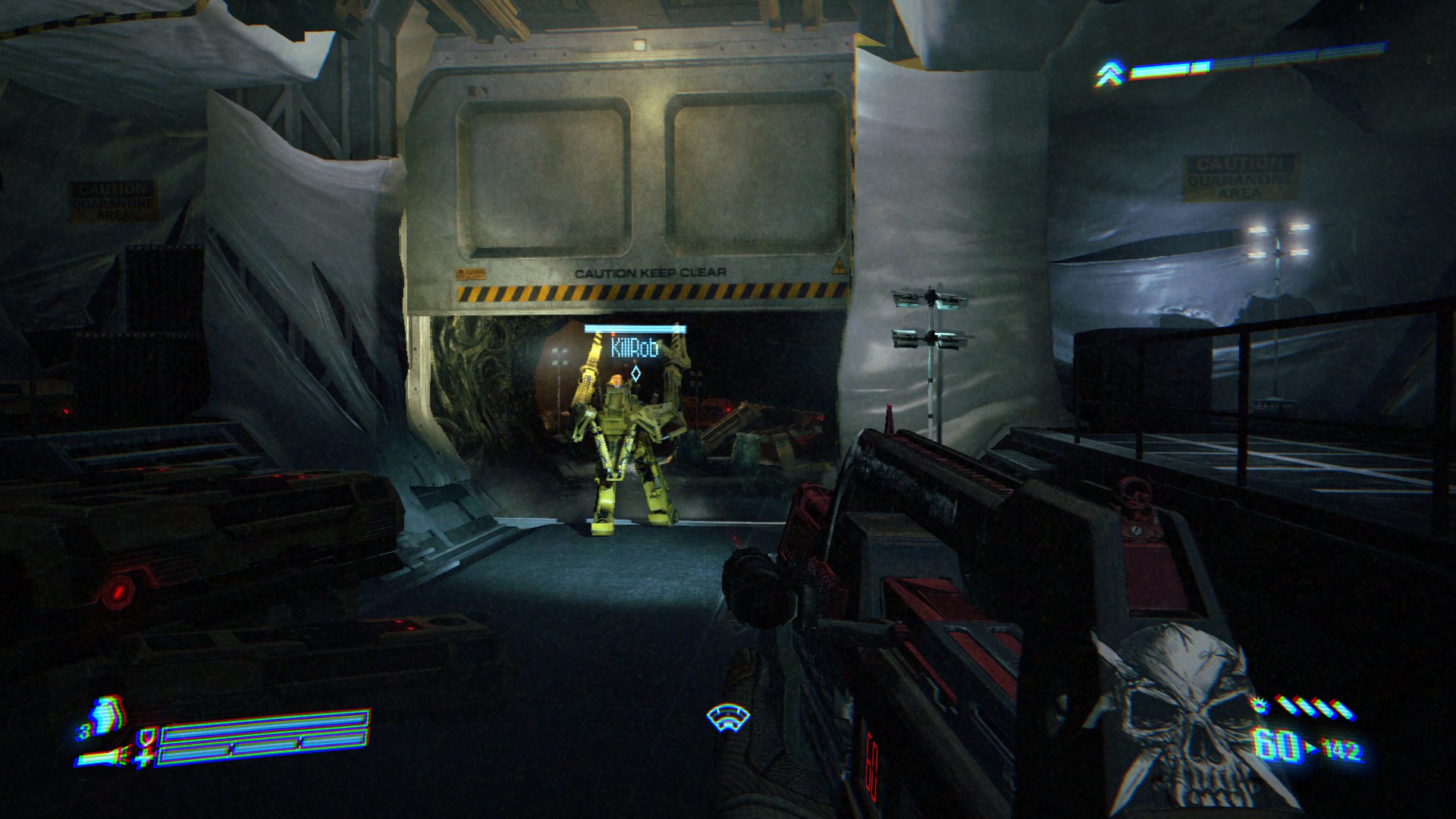Click the underbarrel explosive burst icon
The image size is (1456, 819).
[x=1260, y=706]
